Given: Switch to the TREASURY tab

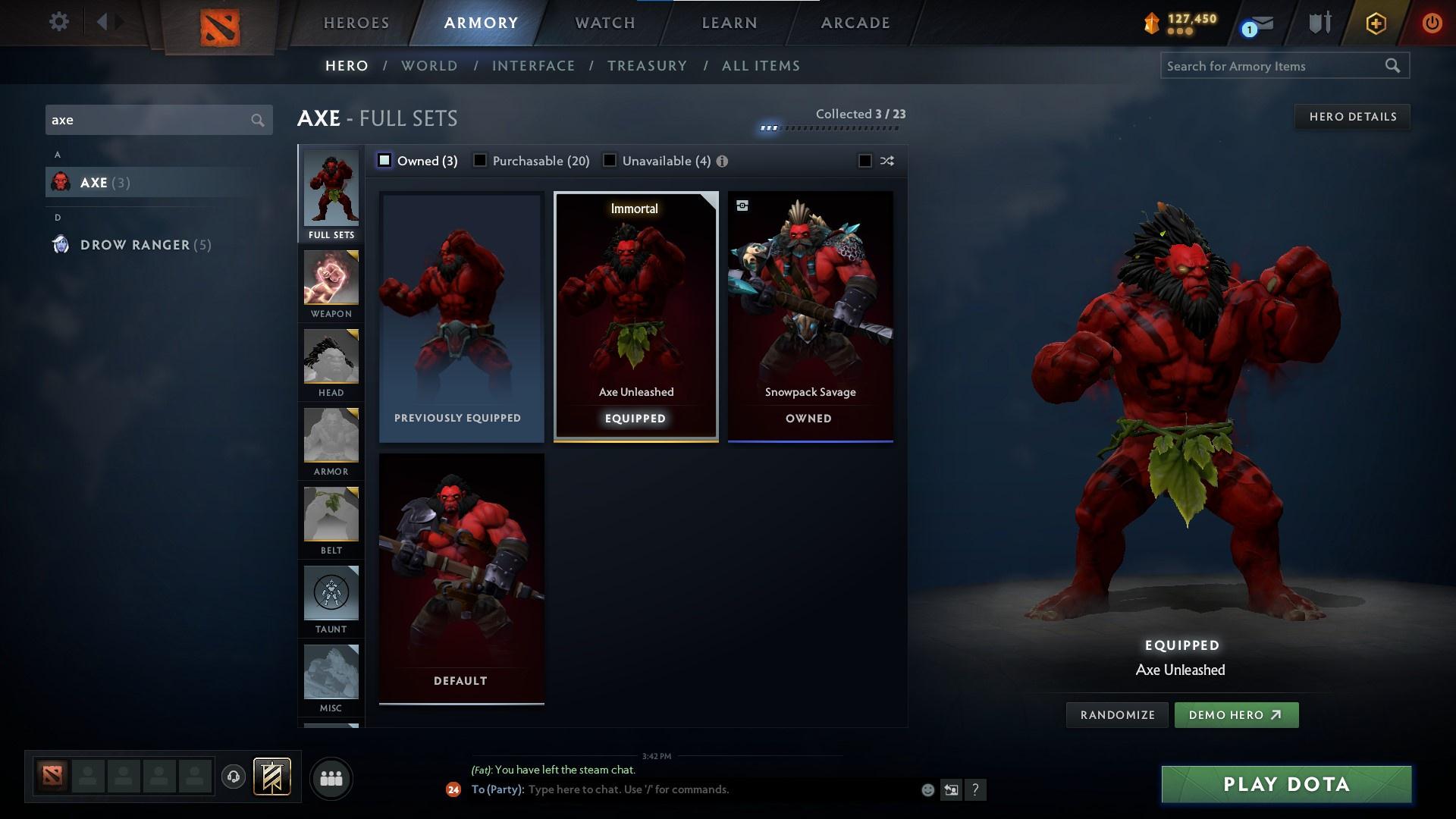Looking at the screenshot, I should pyautogui.click(x=647, y=66).
